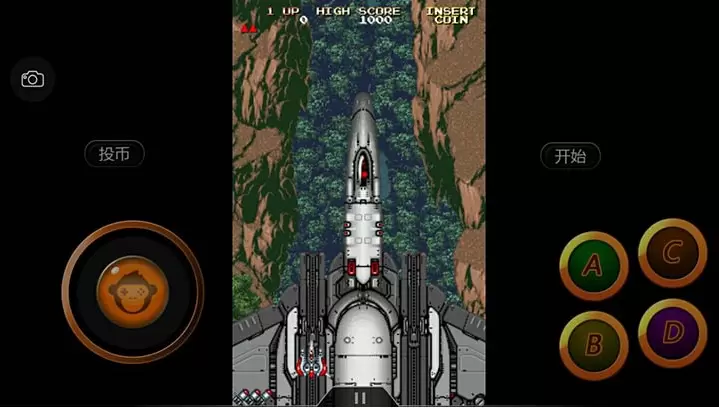The image size is (719, 408).
Task: Tap the green A action button
Action: click(x=593, y=266)
